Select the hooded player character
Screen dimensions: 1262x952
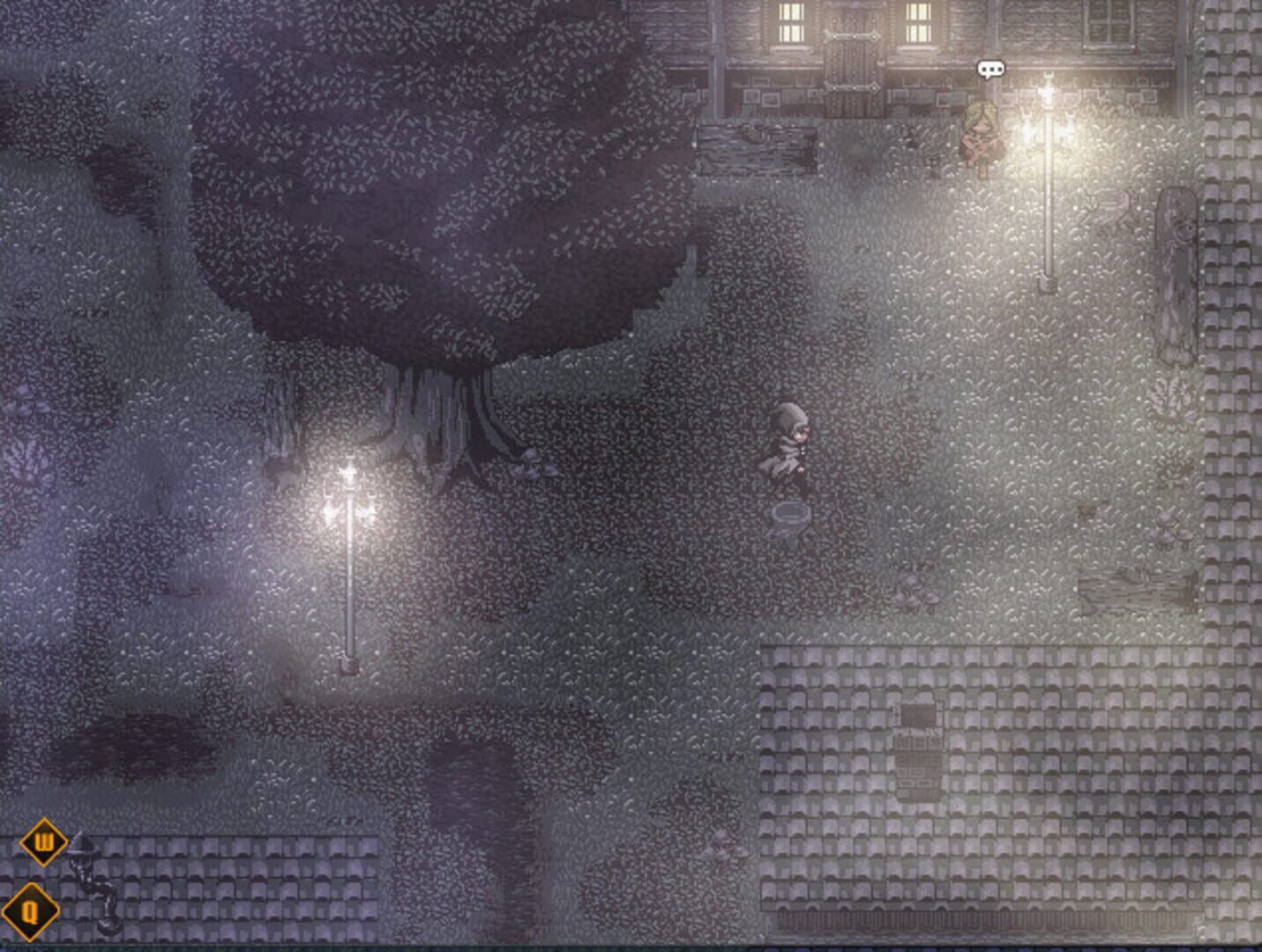(x=791, y=445)
